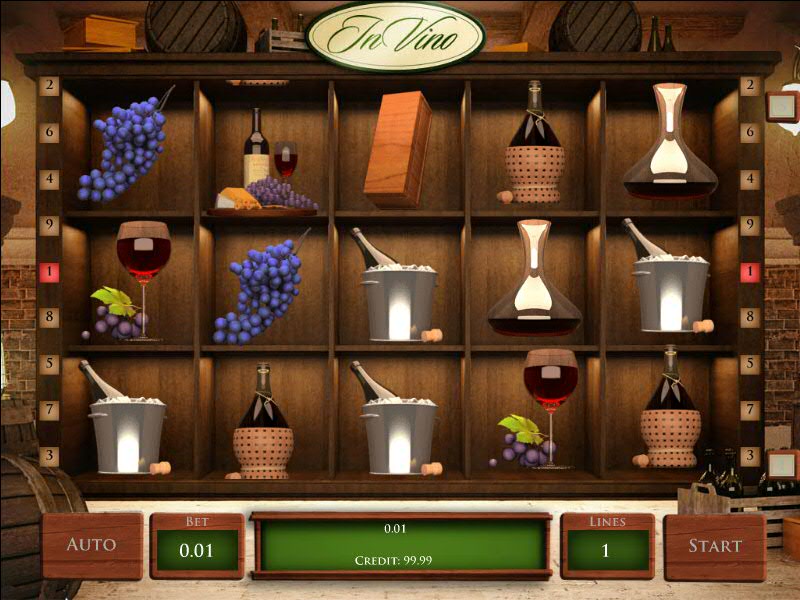Click the Start button to spin
800x600 pixels.
tap(714, 546)
